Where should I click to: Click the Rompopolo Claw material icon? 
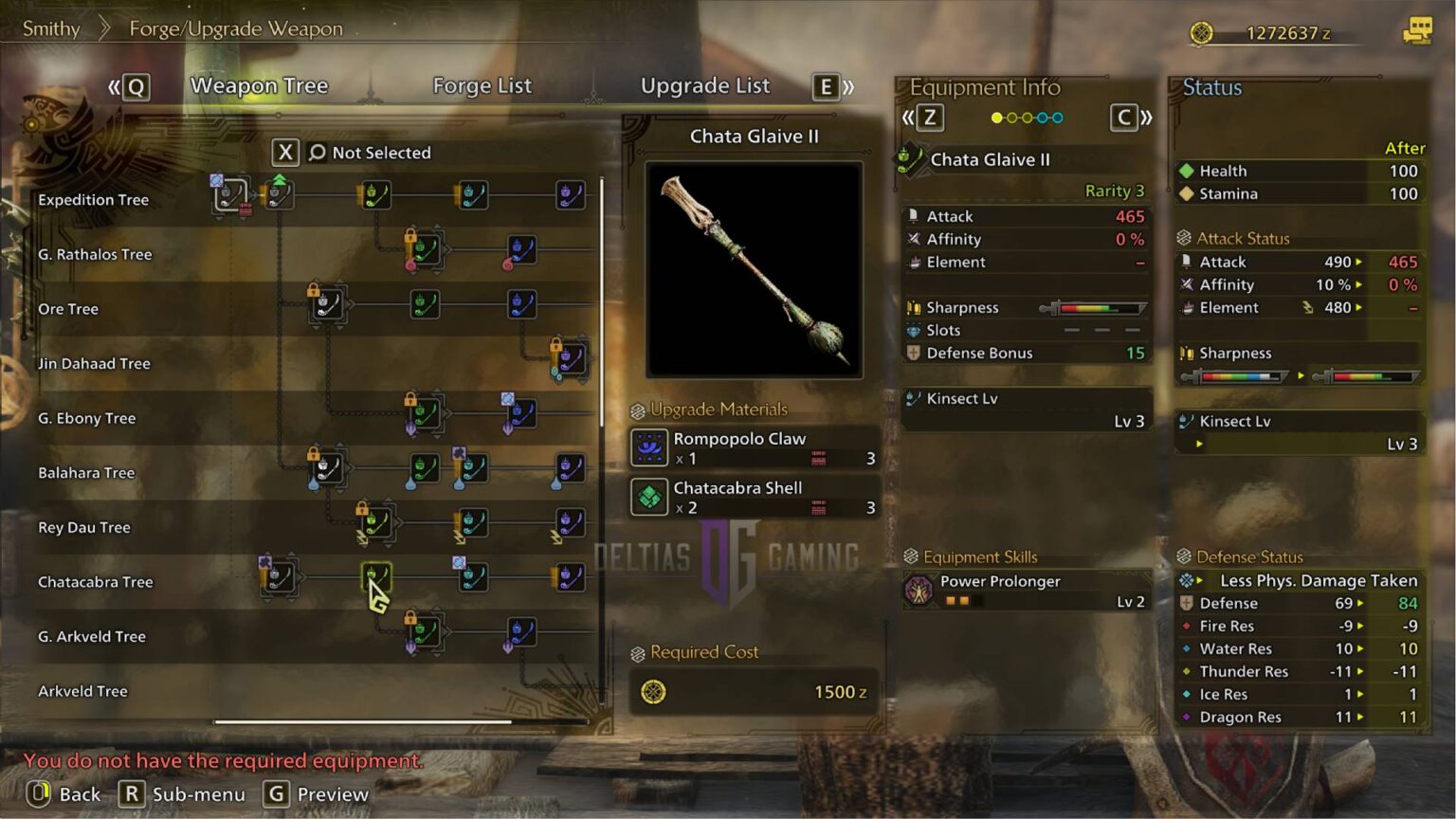(648, 447)
